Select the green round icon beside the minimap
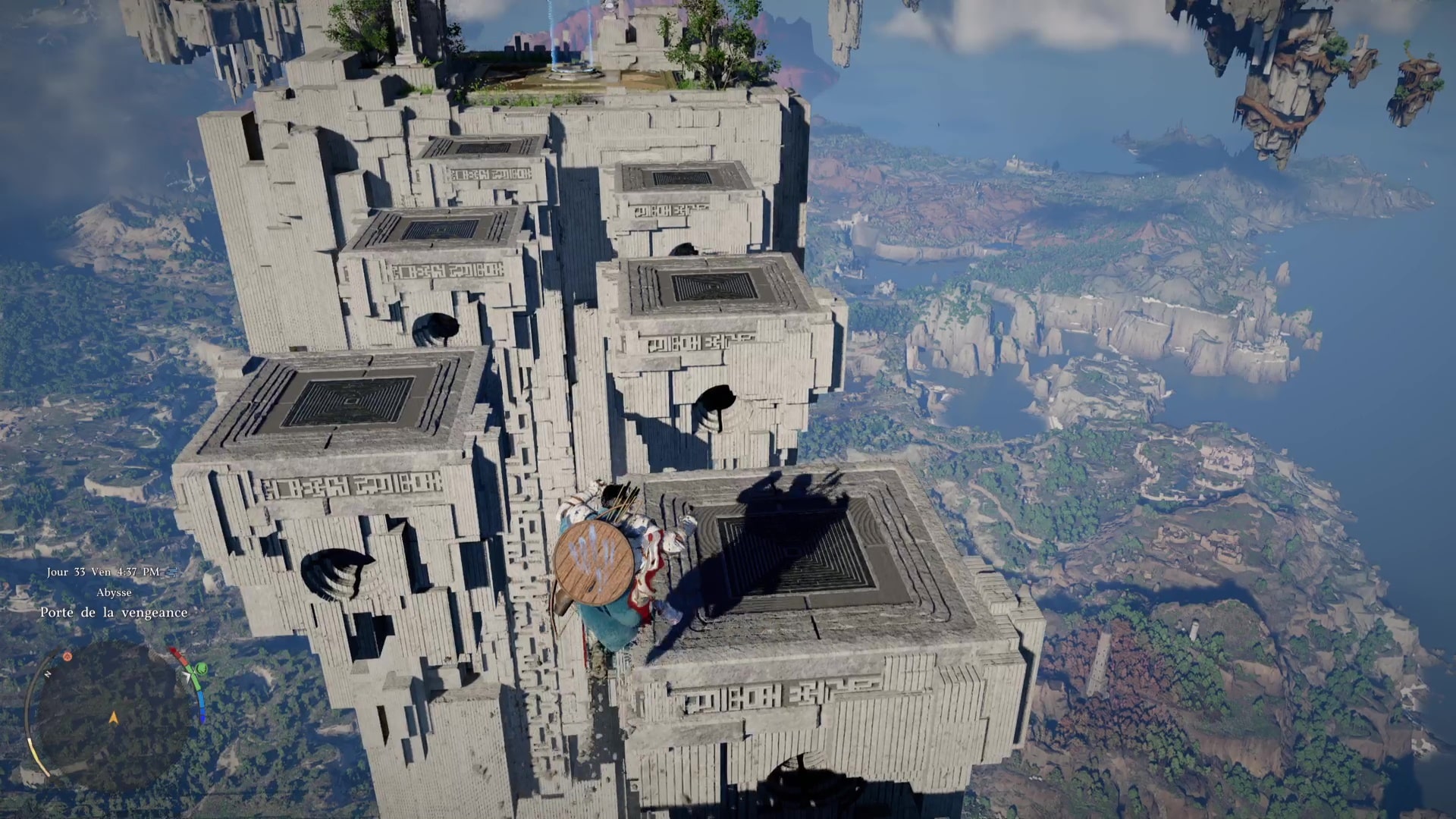This screenshot has width=1456, height=819. [201, 670]
